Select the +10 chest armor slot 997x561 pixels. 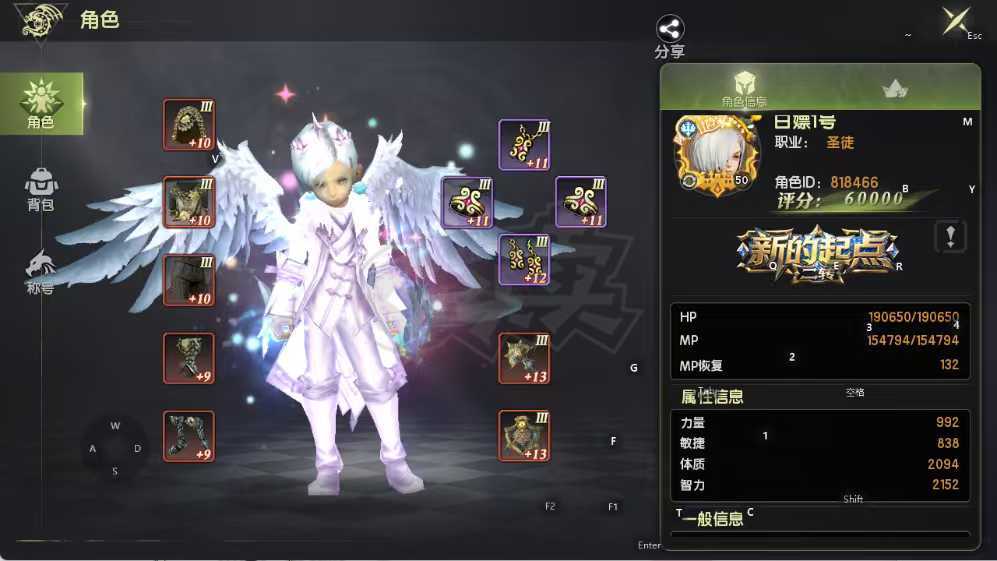[x=189, y=202]
